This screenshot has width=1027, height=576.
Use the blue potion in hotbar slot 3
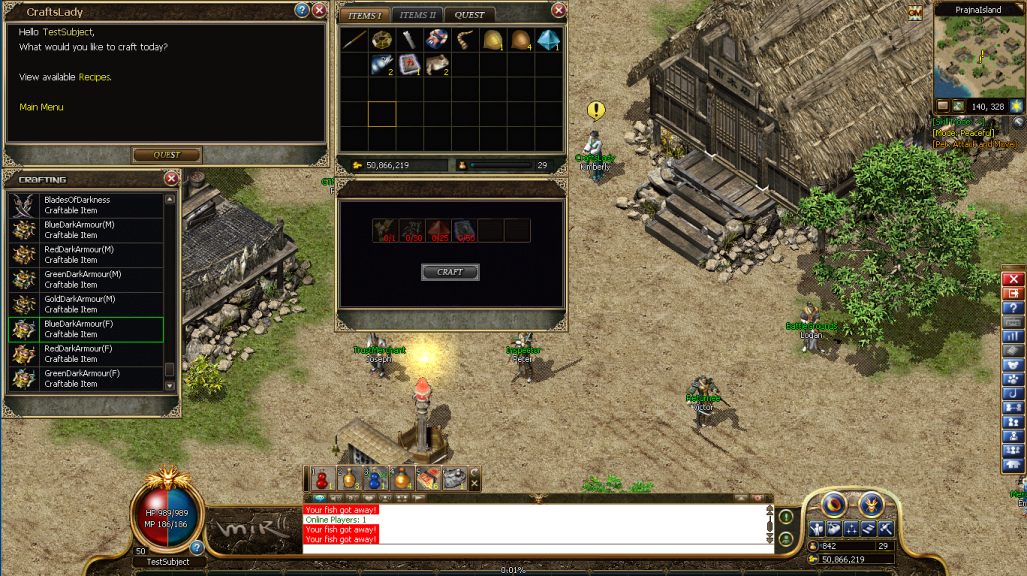click(374, 479)
